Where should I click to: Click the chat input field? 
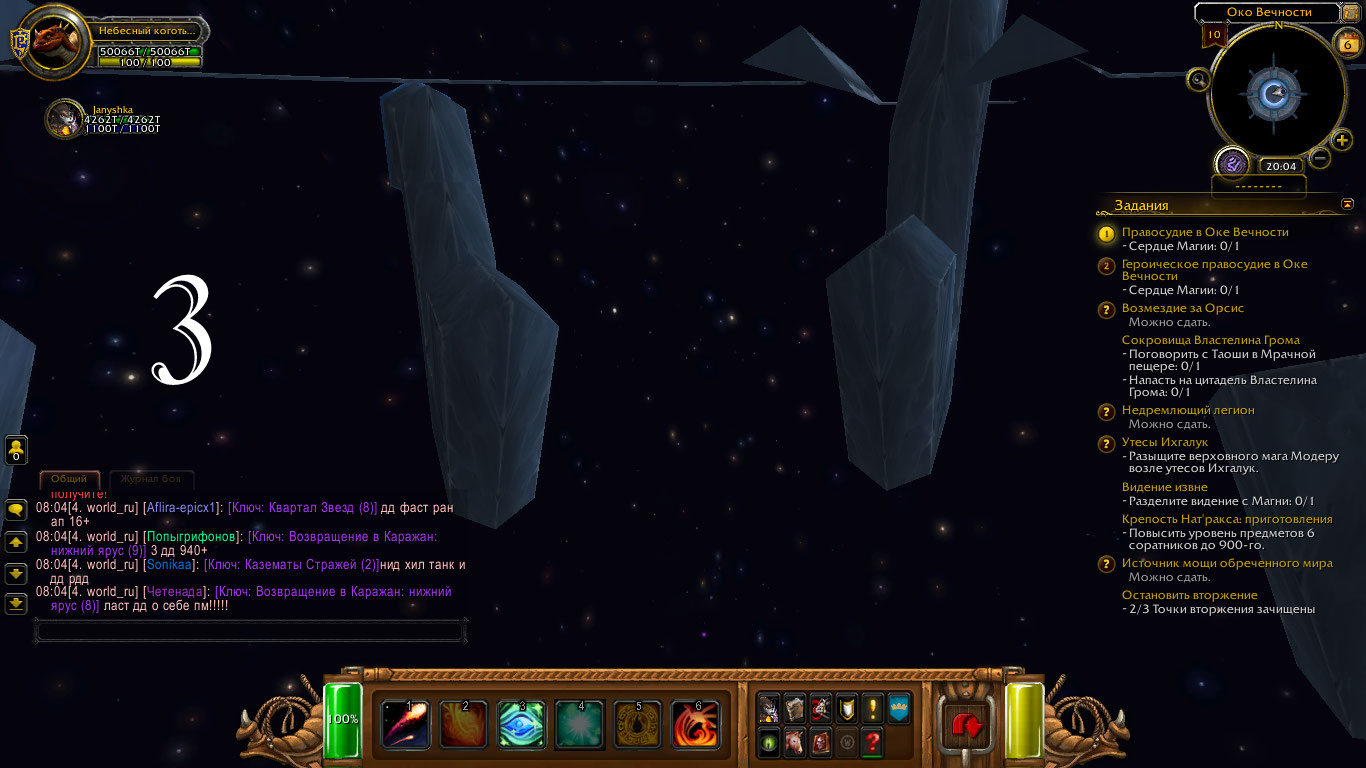click(x=250, y=631)
